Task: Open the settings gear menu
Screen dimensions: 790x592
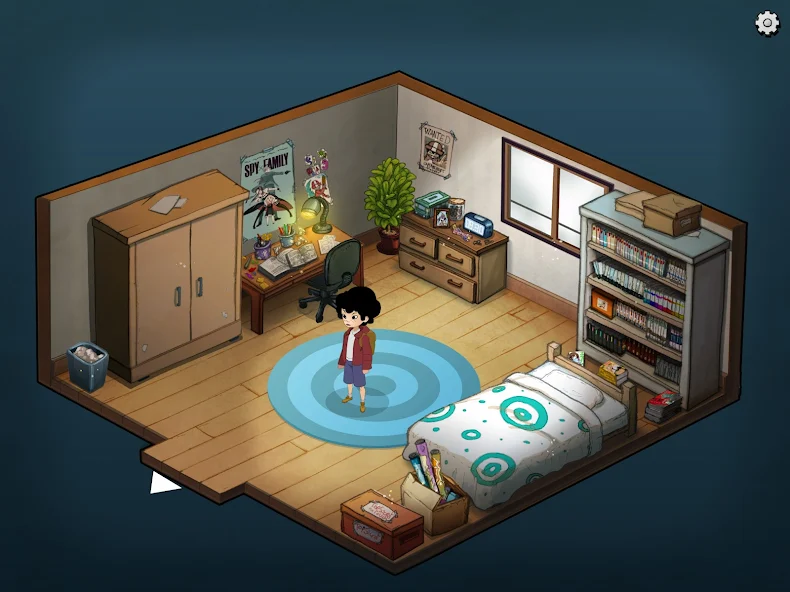Action: (x=767, y=23)
